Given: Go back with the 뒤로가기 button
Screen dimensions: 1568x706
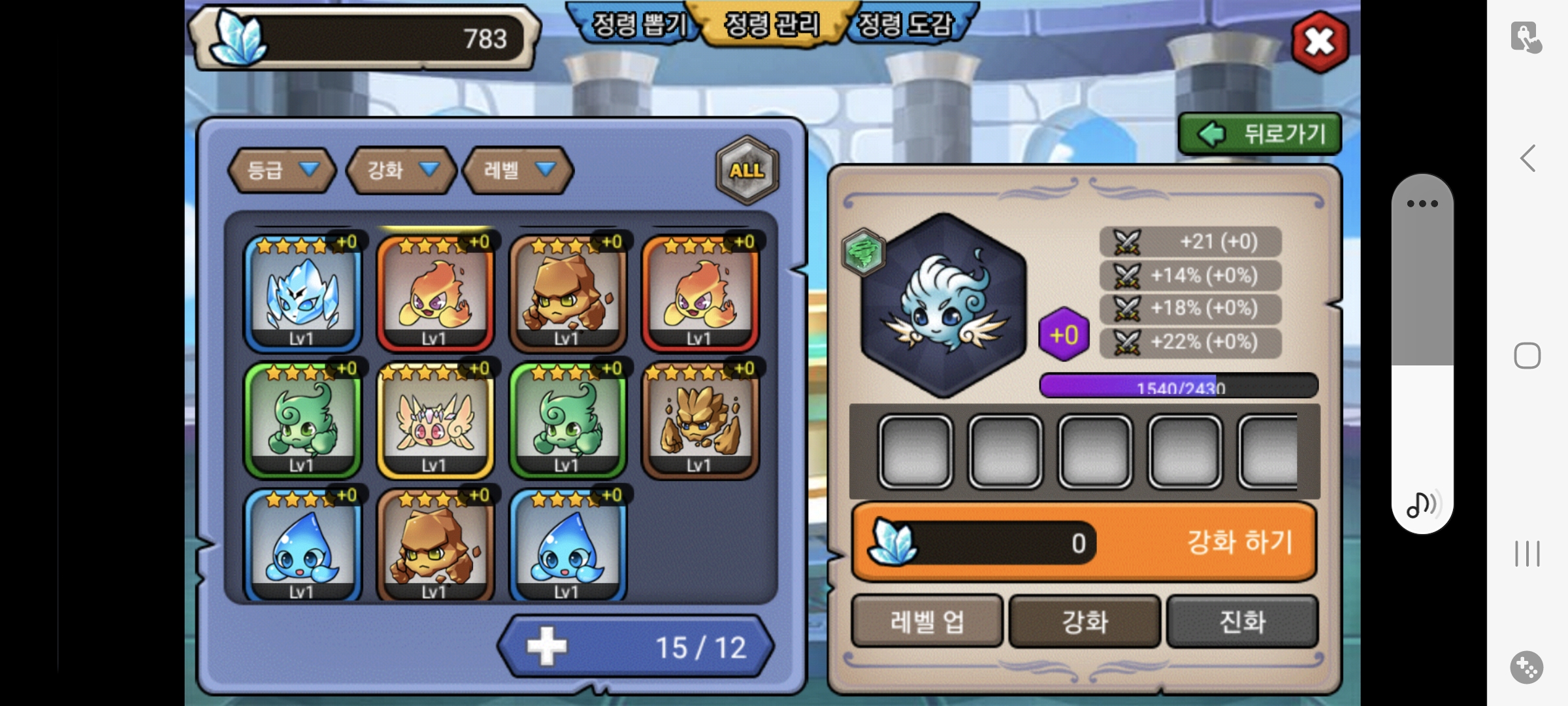Looking at the screenshot, I should [1259, 134].
